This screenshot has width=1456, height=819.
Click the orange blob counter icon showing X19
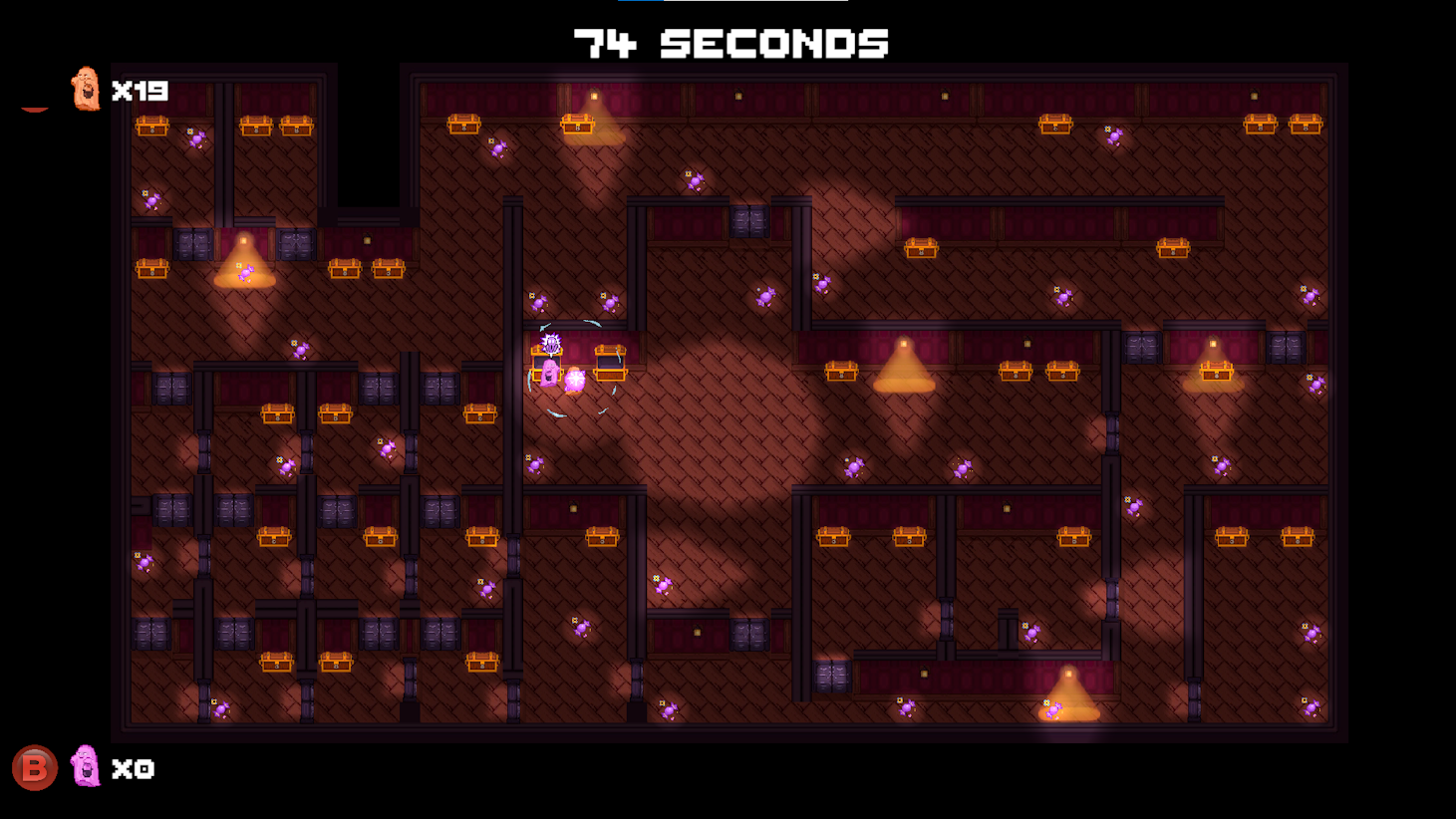pos(85,90)
